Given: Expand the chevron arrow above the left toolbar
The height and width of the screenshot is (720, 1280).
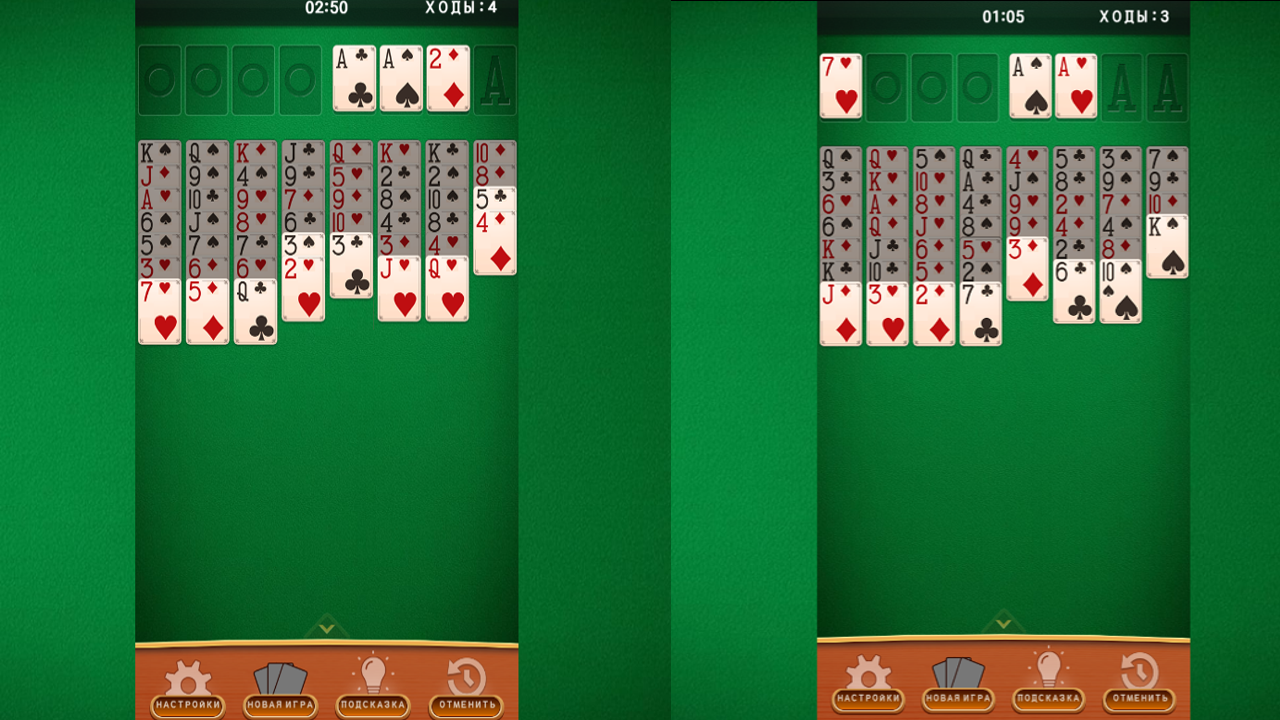Looking at the screenshot, I should tap(327, 630).
